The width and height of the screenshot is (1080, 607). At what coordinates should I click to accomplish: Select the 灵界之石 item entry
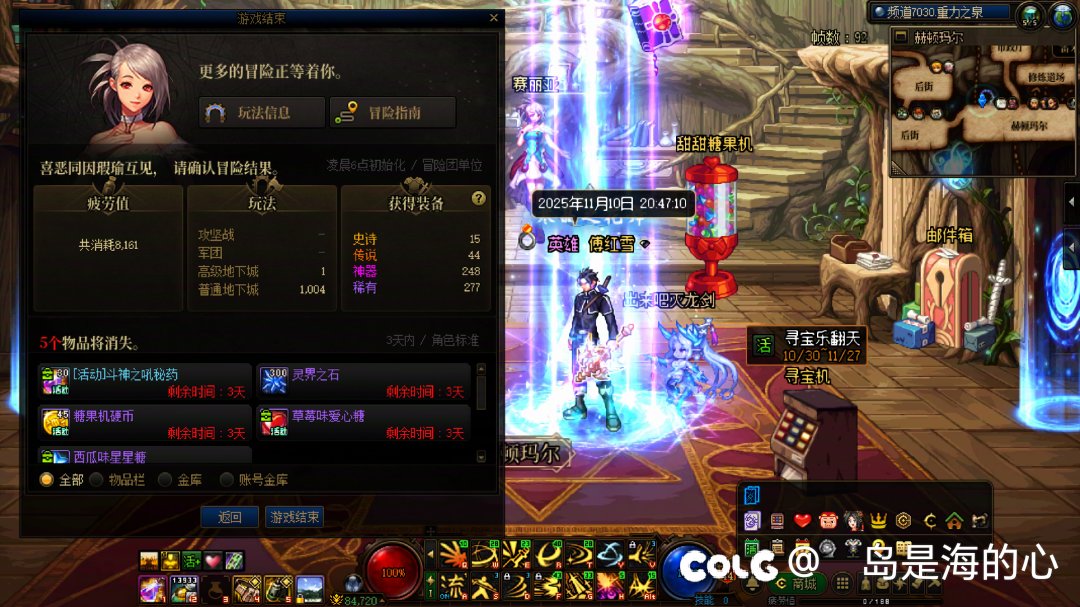pos(364,383)
